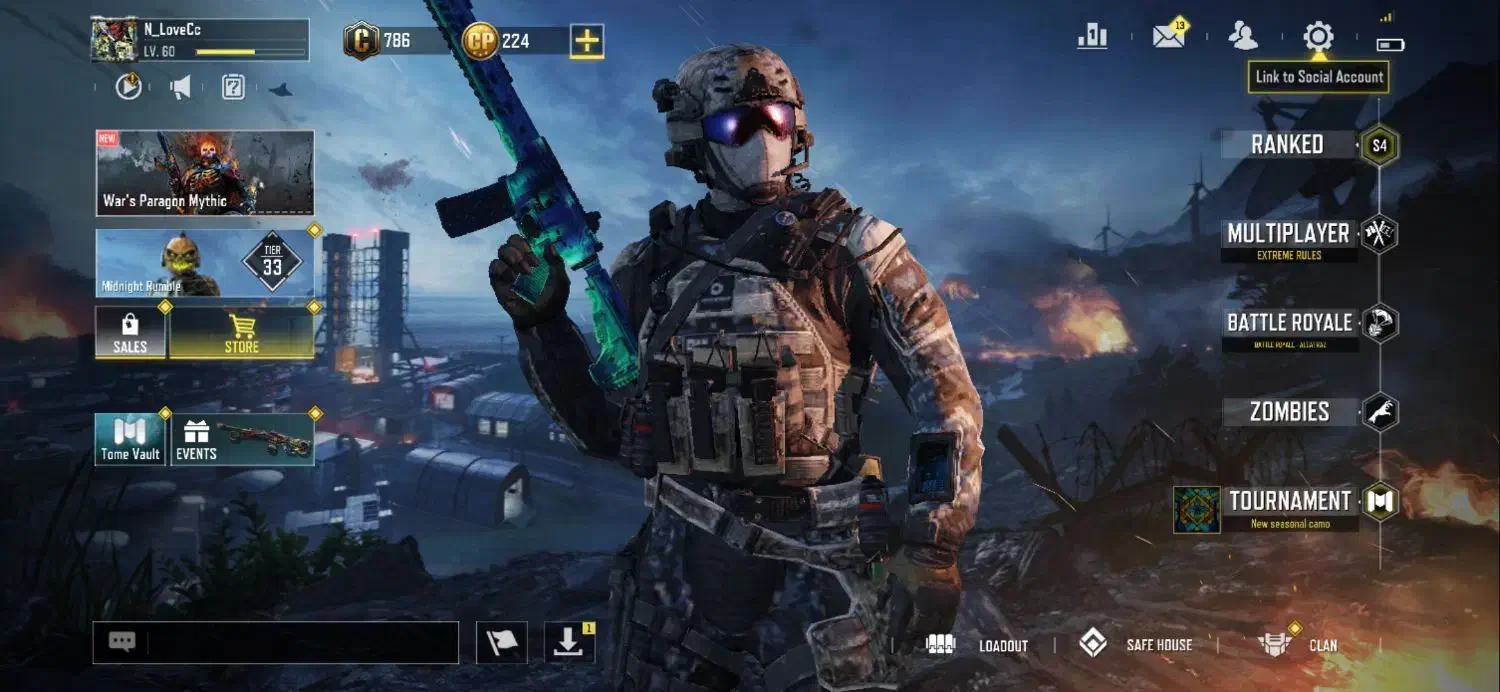This screenshot has height=692, width=1500.
Task: Open the Tome Vault
Action: (130, 439)
